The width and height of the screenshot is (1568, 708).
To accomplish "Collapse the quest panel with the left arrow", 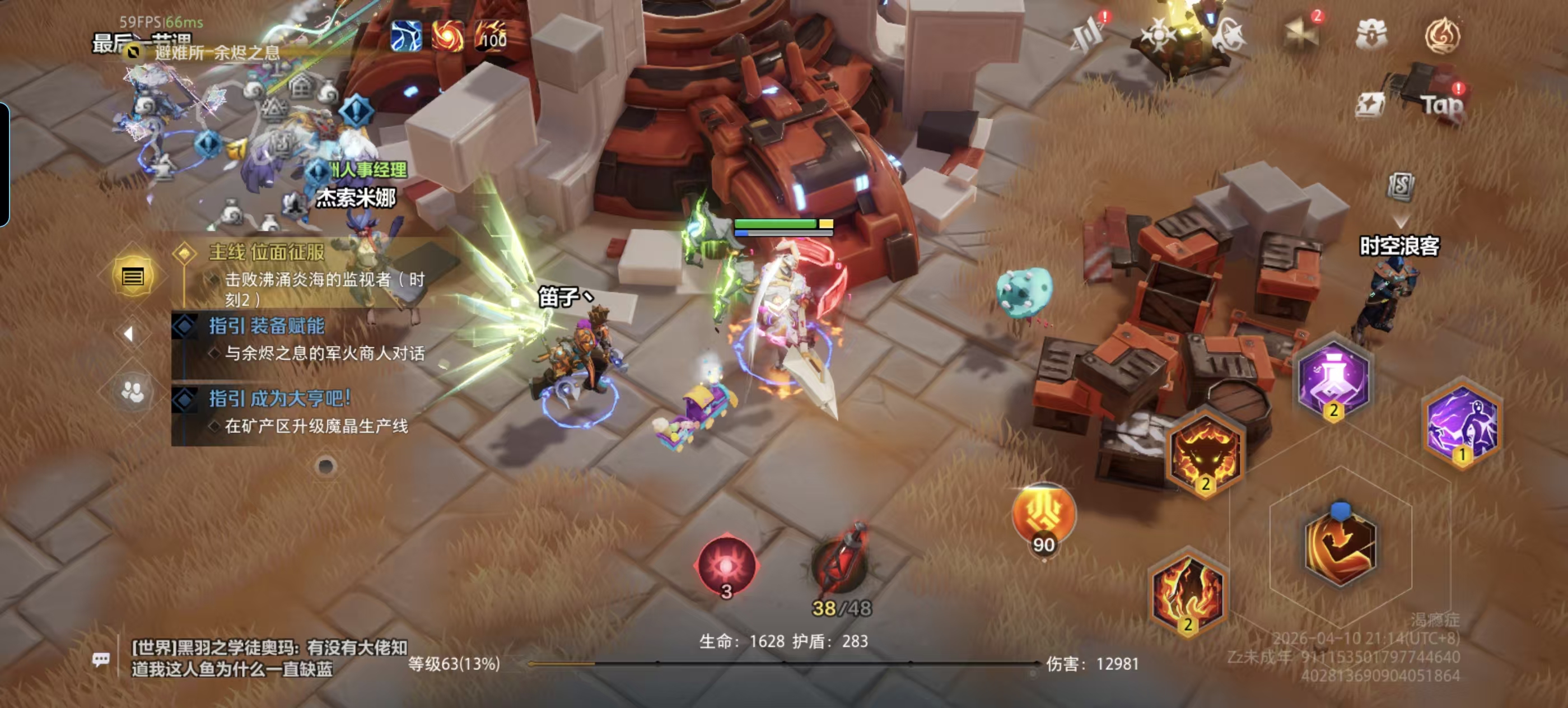I will (x=128, y=334).
